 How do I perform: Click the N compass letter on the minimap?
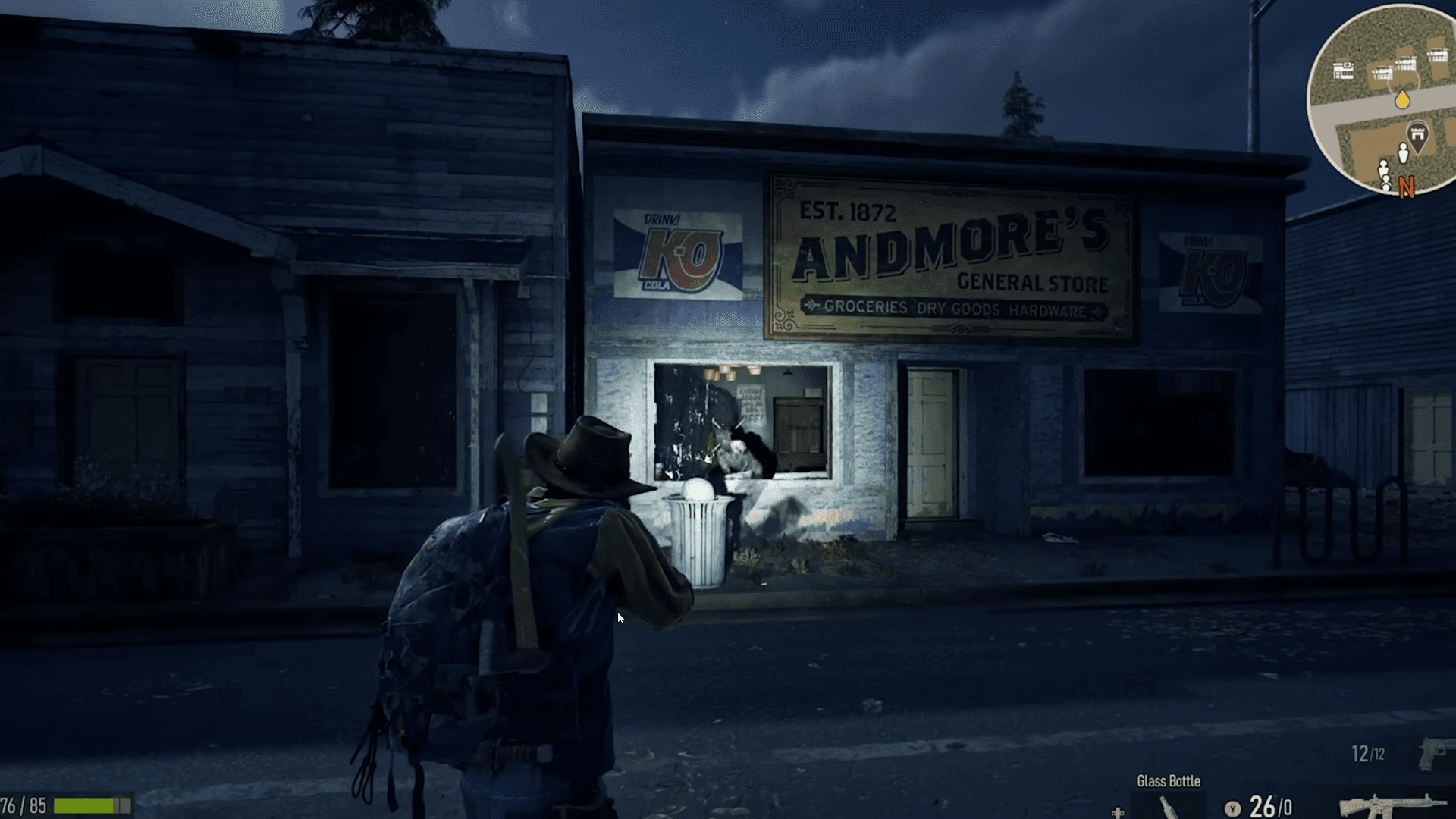1407,186
